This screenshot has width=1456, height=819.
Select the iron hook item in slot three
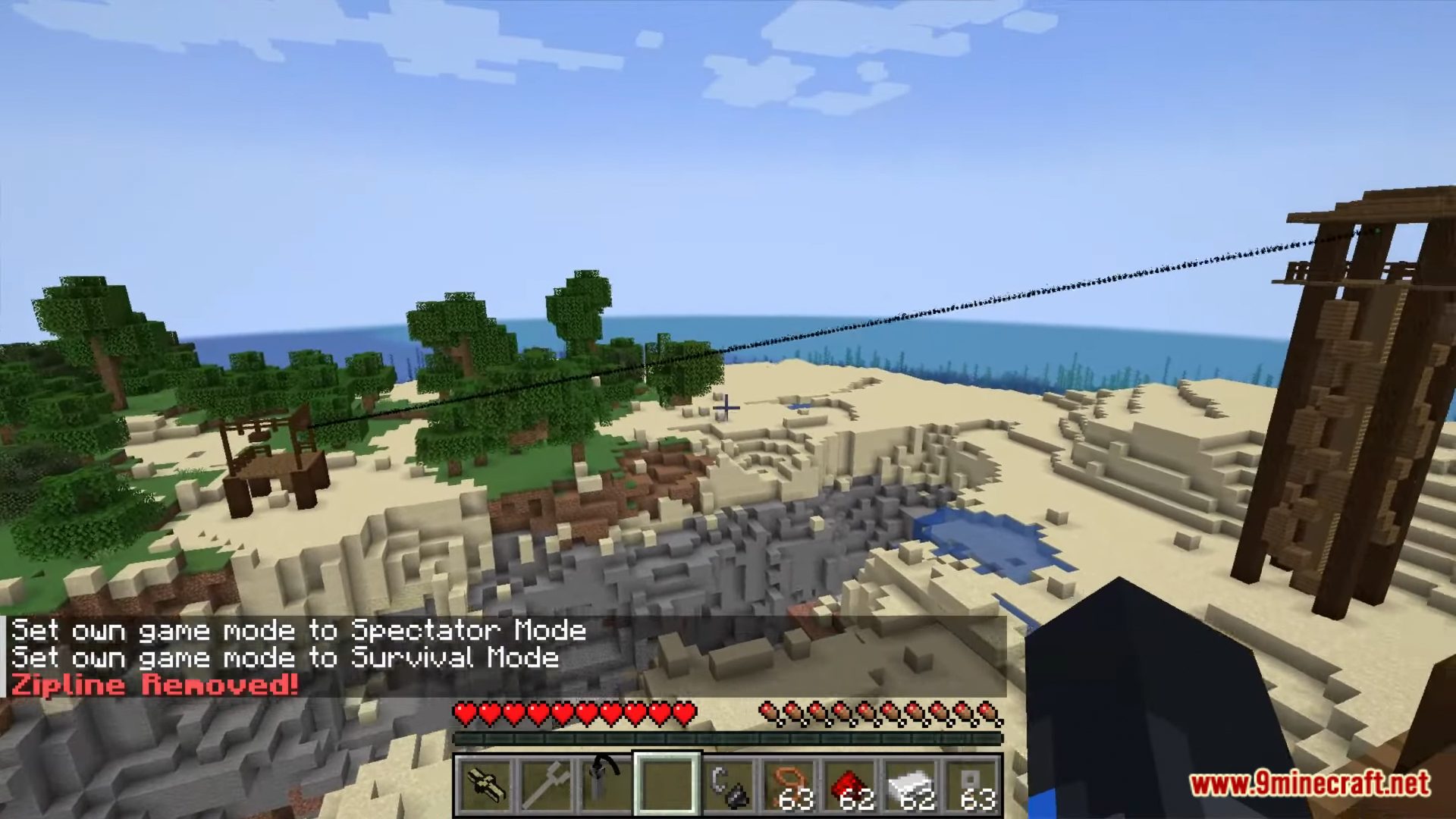click(x=606, y=781)
